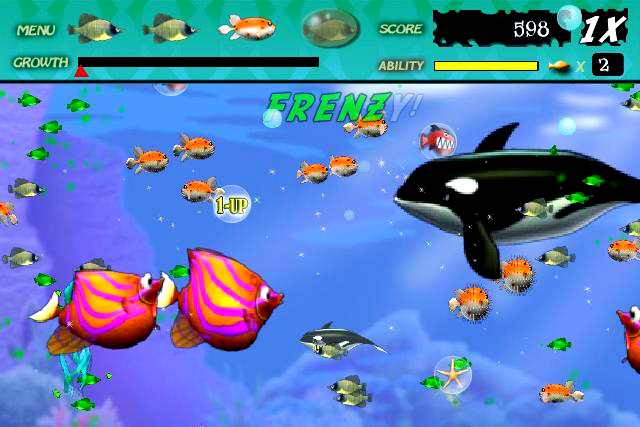Open the MENU button

[x=35, y=30]
